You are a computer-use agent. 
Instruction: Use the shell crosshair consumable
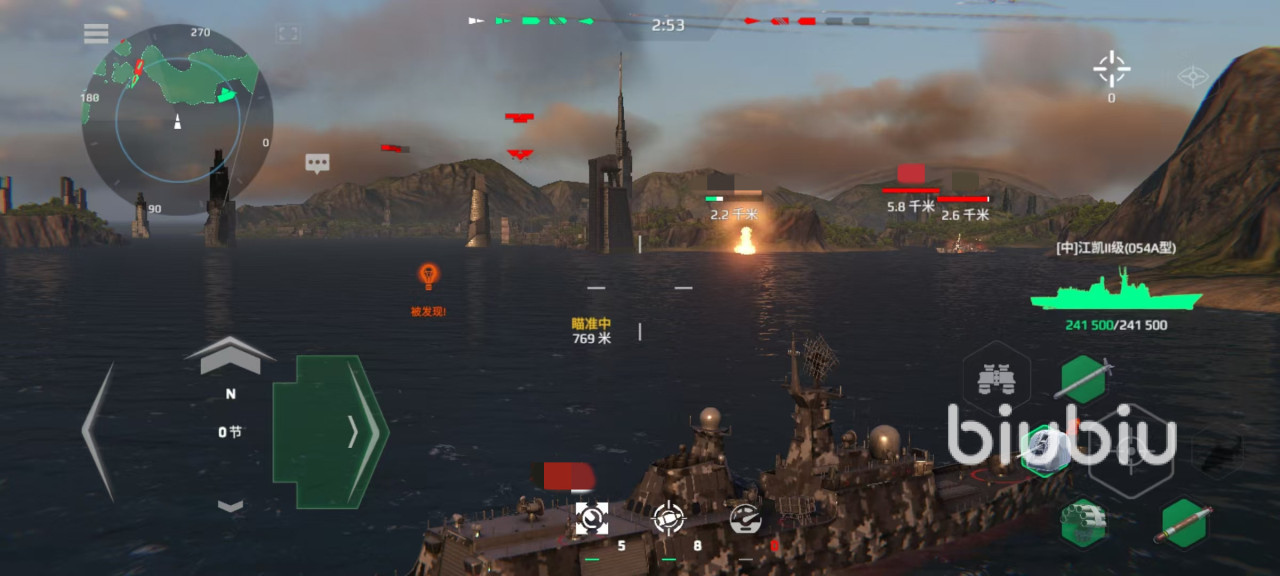(x=668, y=518)
